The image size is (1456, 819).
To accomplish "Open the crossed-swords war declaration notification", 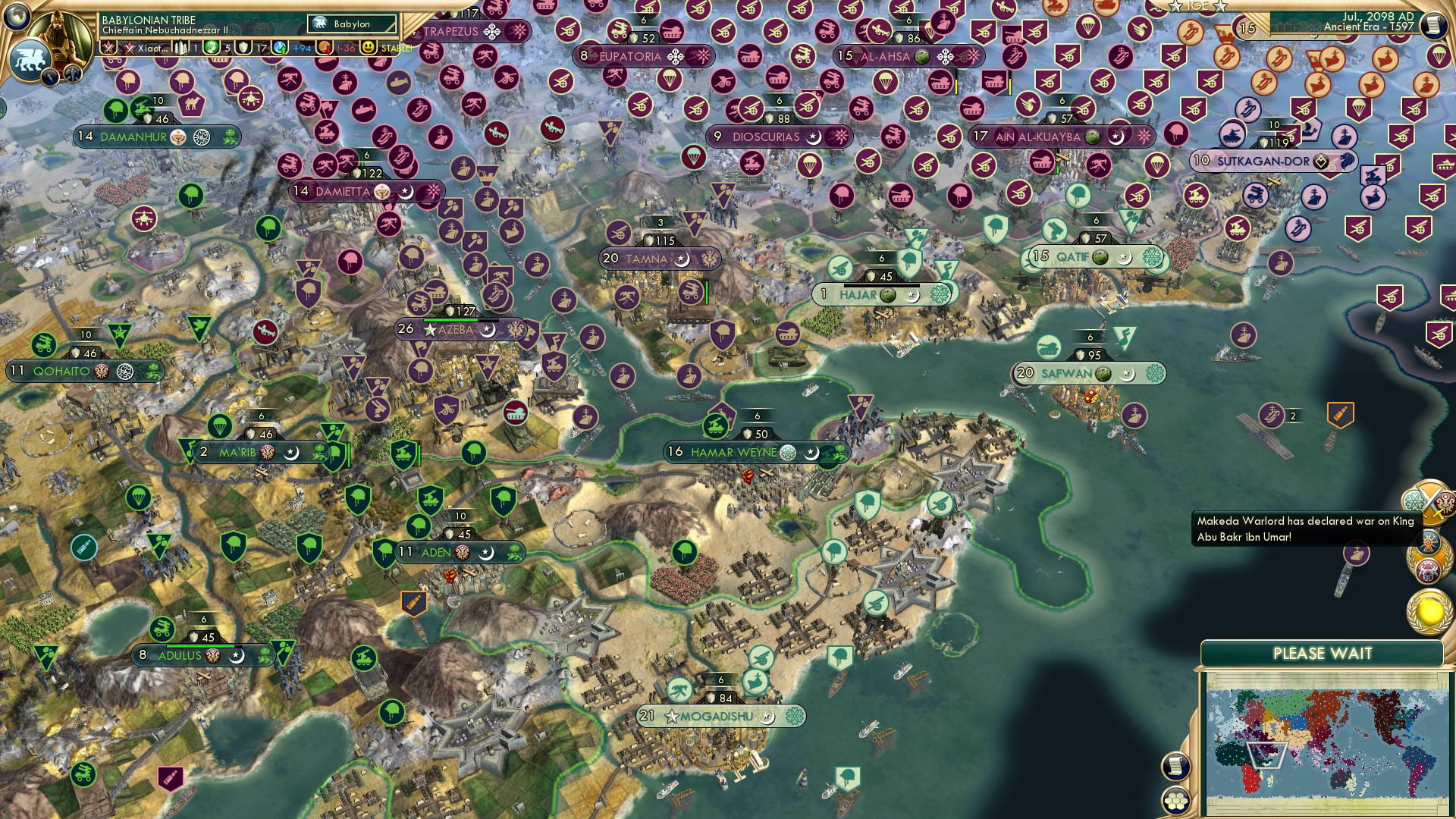I will (1432, 503).
